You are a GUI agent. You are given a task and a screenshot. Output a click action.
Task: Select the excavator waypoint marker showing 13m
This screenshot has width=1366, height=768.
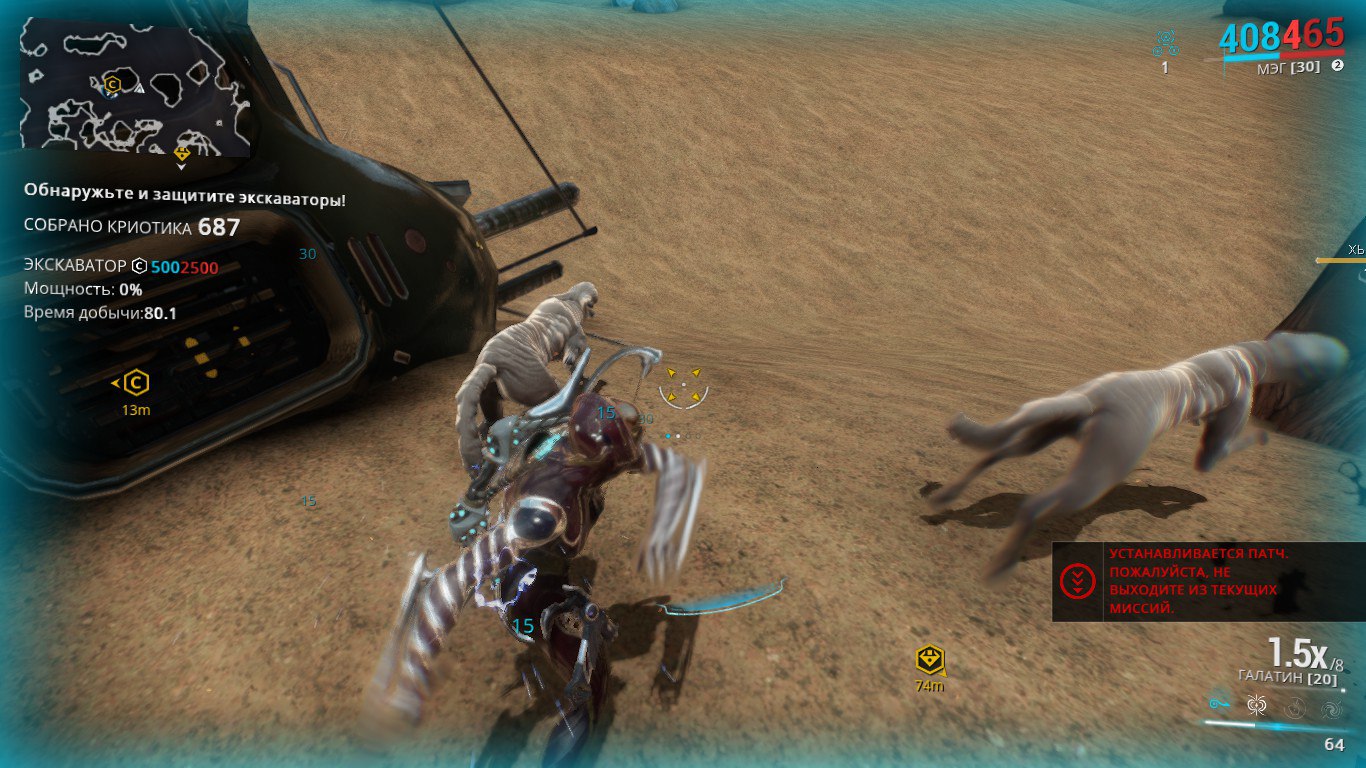pyautogui.click(x=136, y=383)
